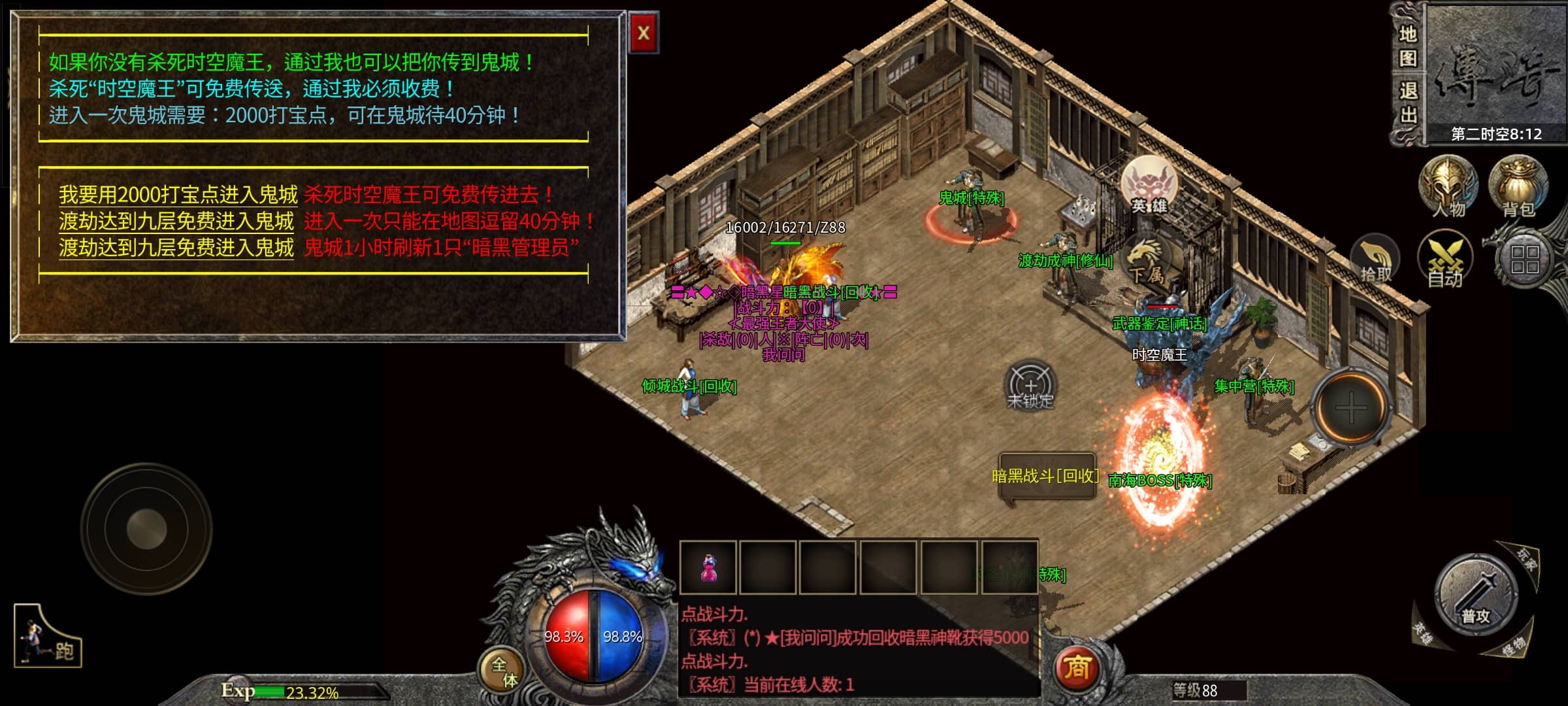The image size is (1568, 706).
Task: Tap the 未锁定 target lock button
Action: click(1030, 386)
